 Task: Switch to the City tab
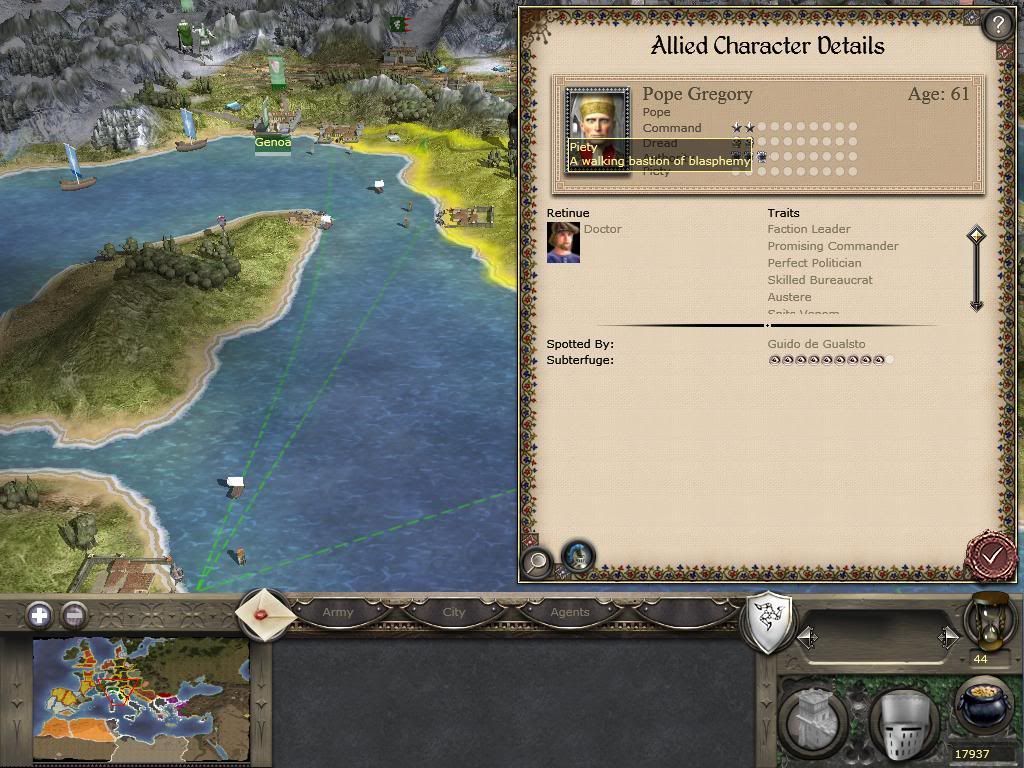pos(454,612)
